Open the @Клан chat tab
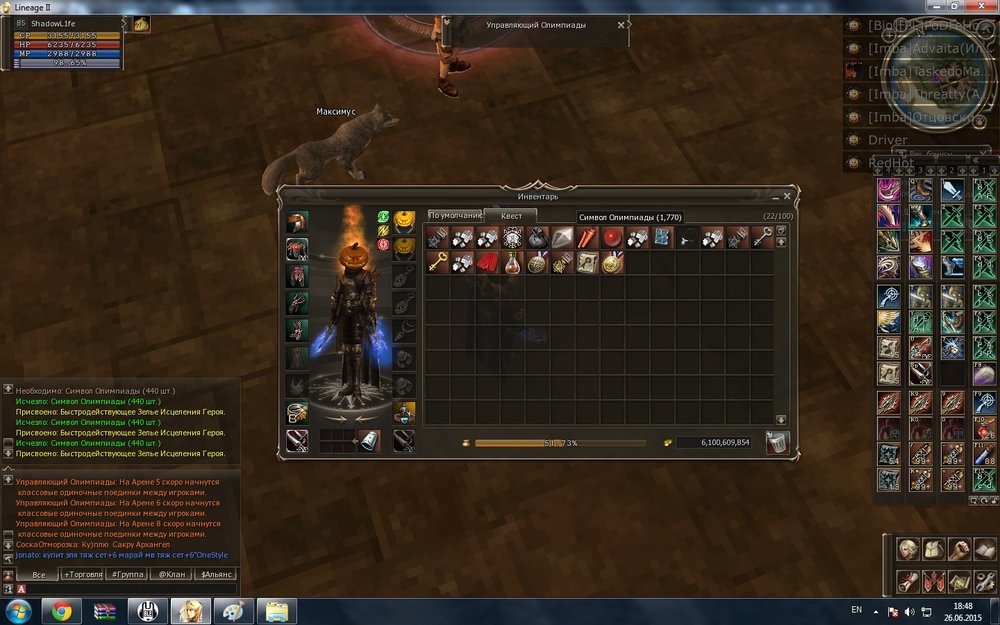The image size is (1000, 625). pyautogui.click(x=168, y=574)
